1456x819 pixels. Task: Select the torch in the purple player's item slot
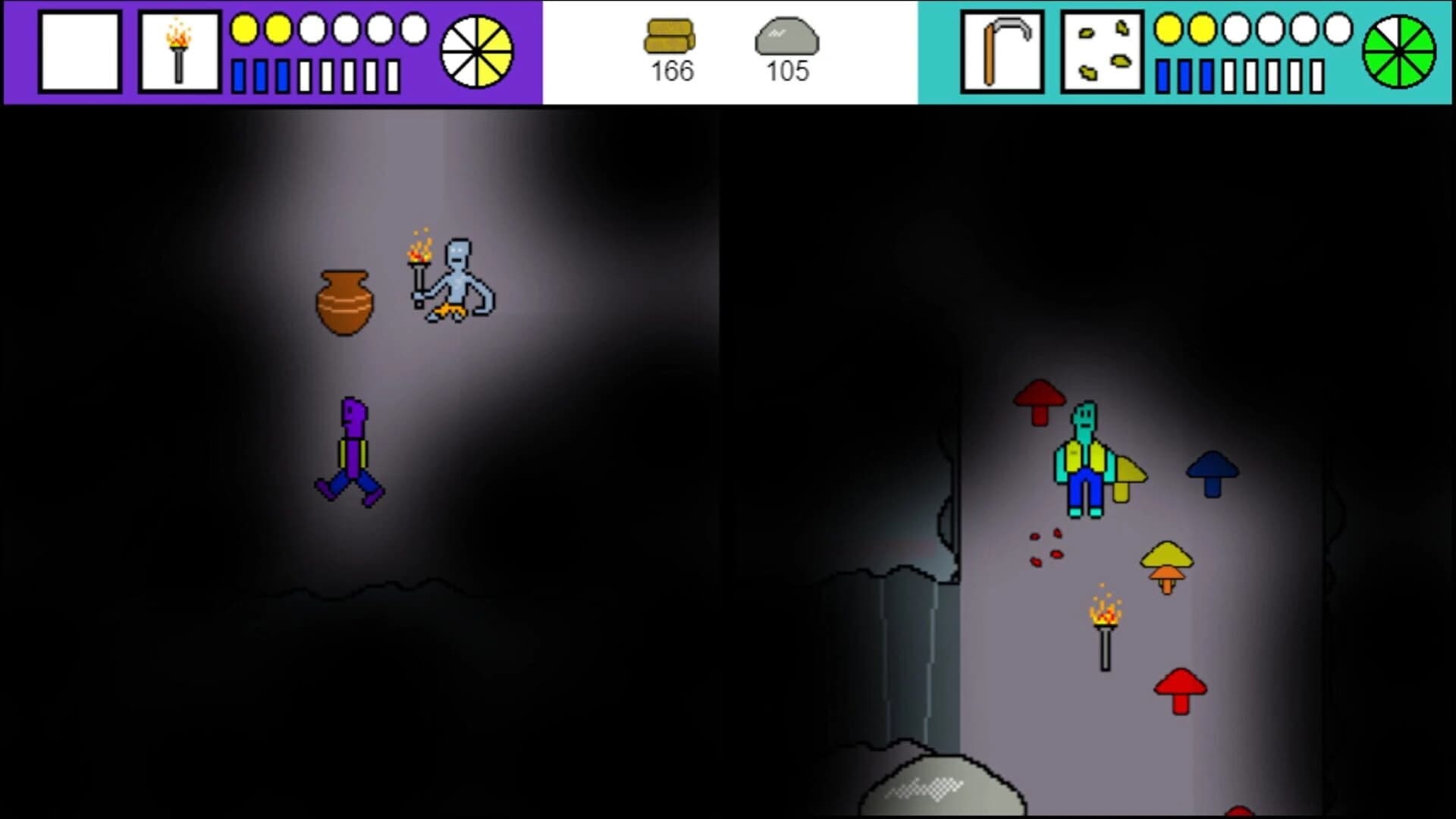pos(179,51)
